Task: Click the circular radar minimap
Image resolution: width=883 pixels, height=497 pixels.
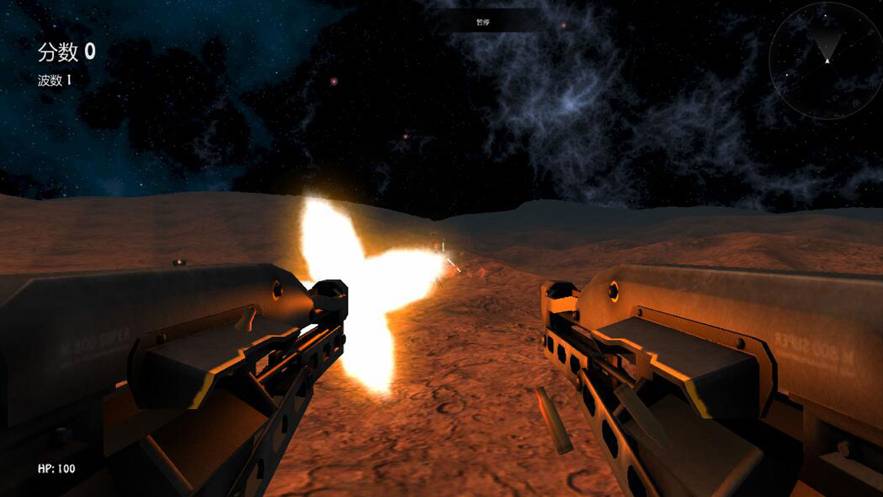Action: pos(826,60)
